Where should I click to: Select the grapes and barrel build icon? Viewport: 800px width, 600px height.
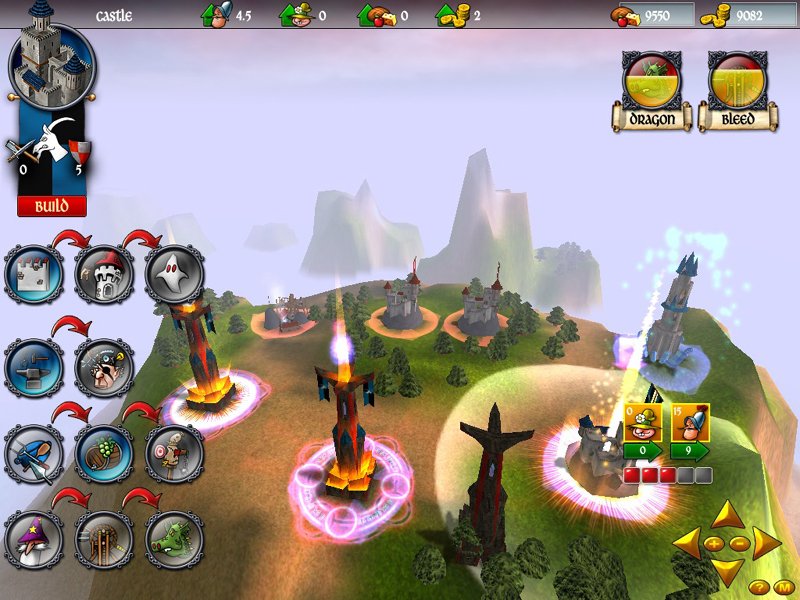click(x=104, y=454)
